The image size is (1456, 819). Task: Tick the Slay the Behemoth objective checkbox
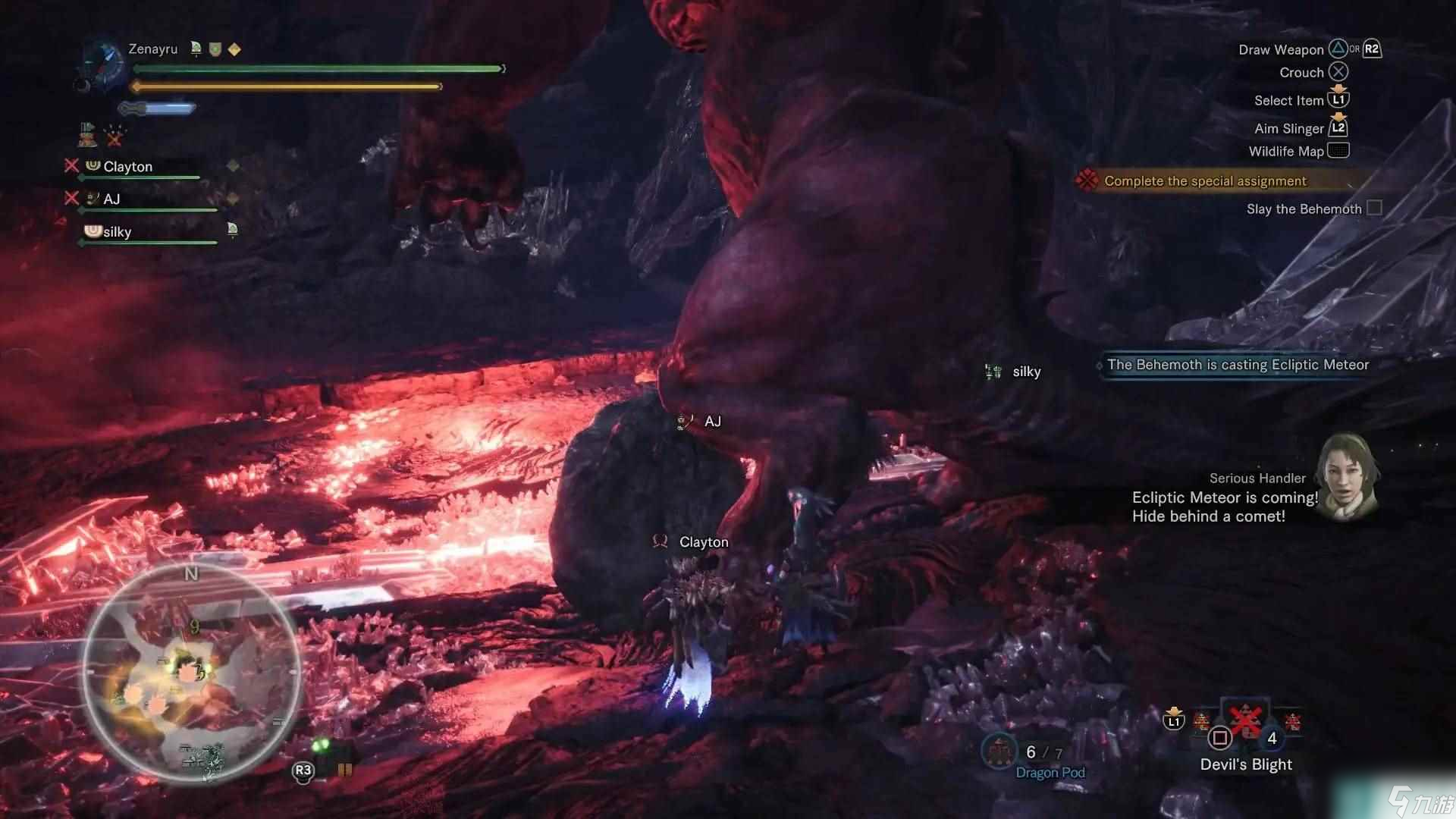[x=1374, y=209]
